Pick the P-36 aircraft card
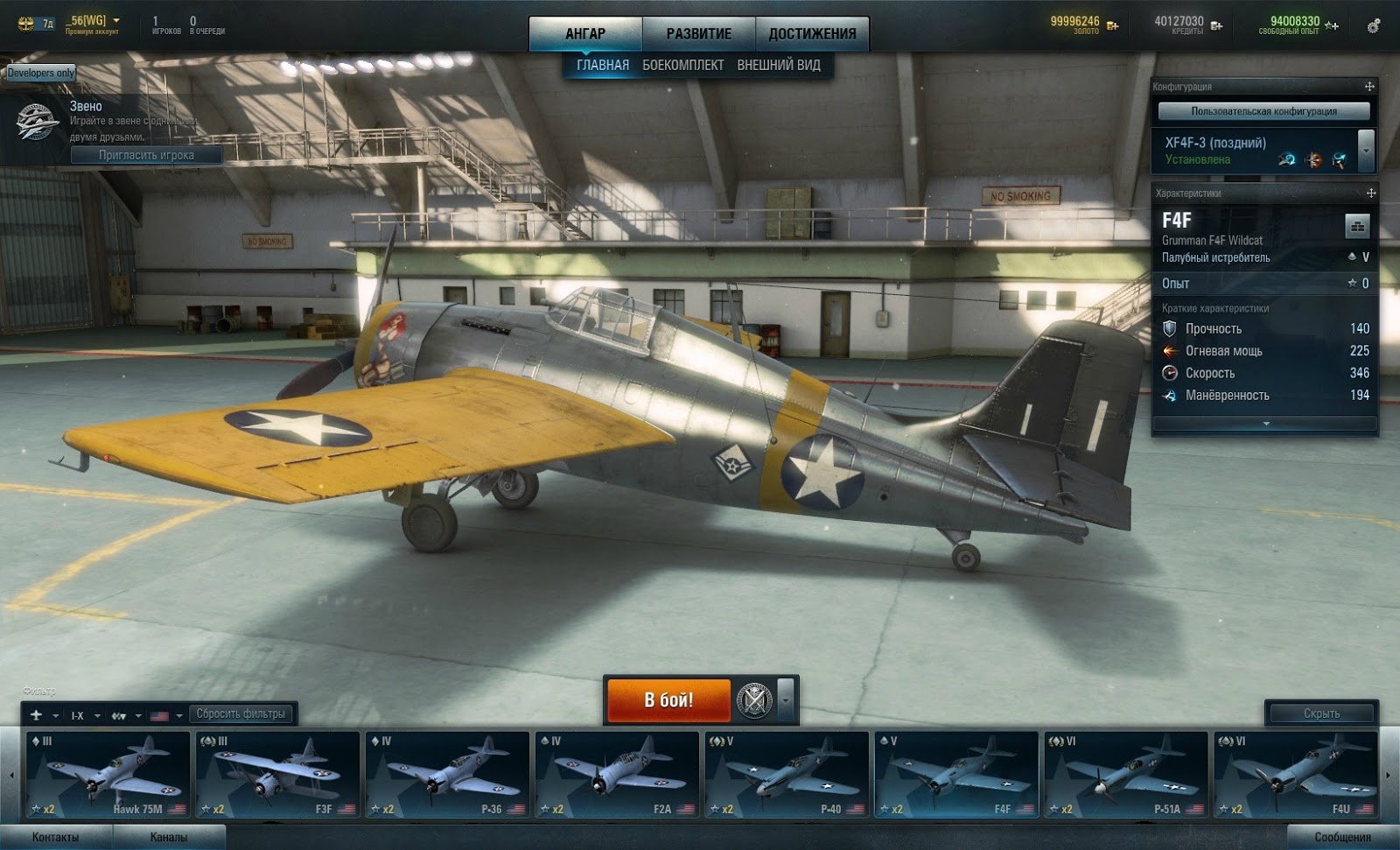 [x=447, y=775]
